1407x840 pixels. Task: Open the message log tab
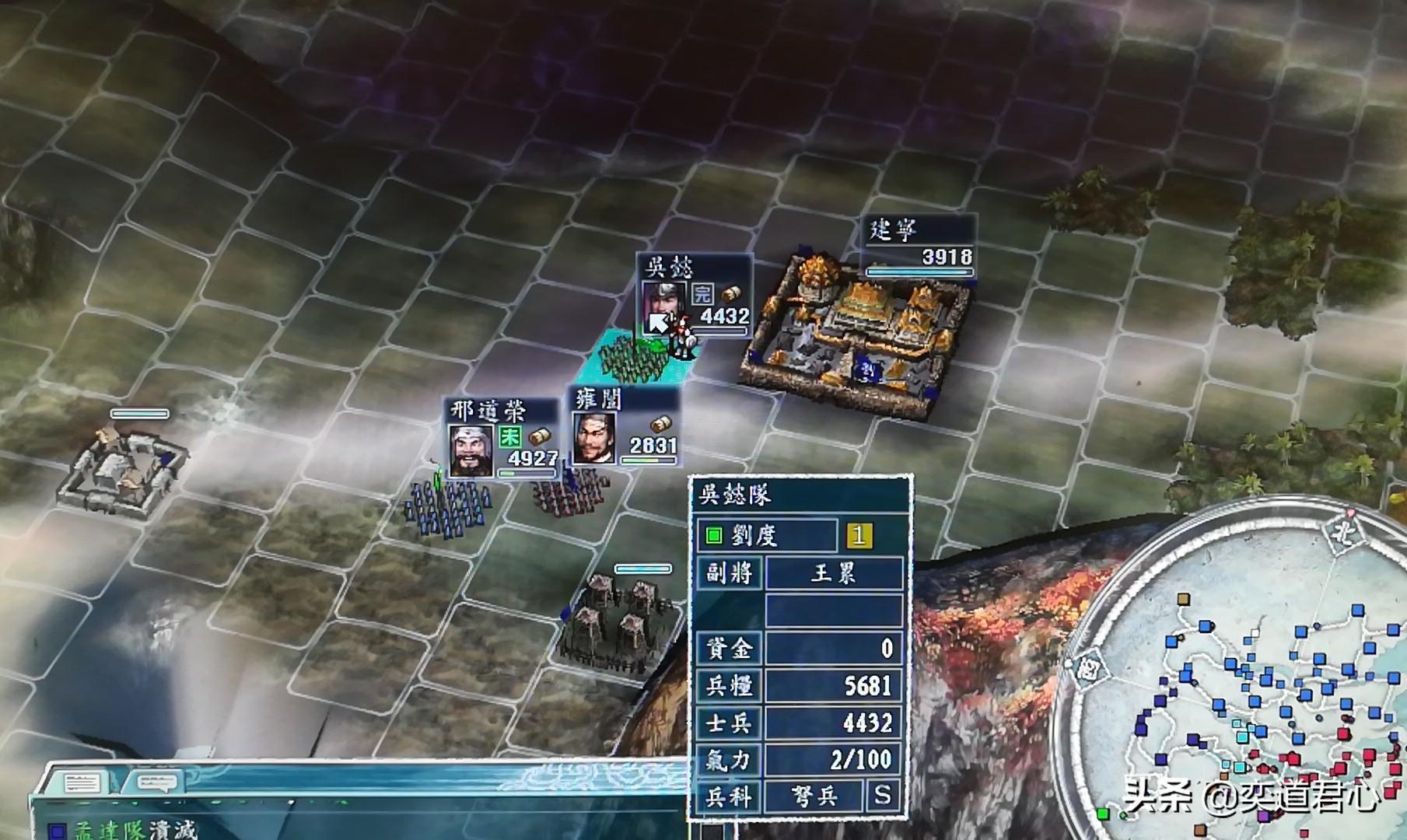click(x=81, y=782)
